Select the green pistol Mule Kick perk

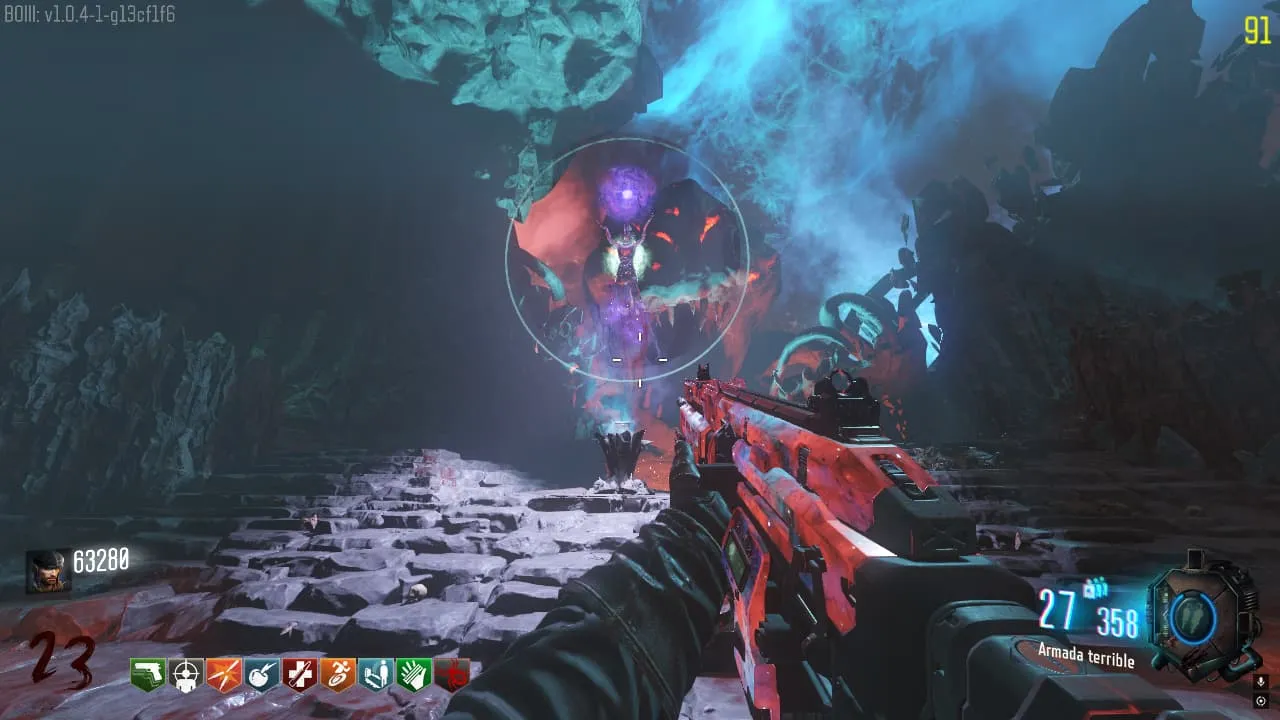[148, 676]
